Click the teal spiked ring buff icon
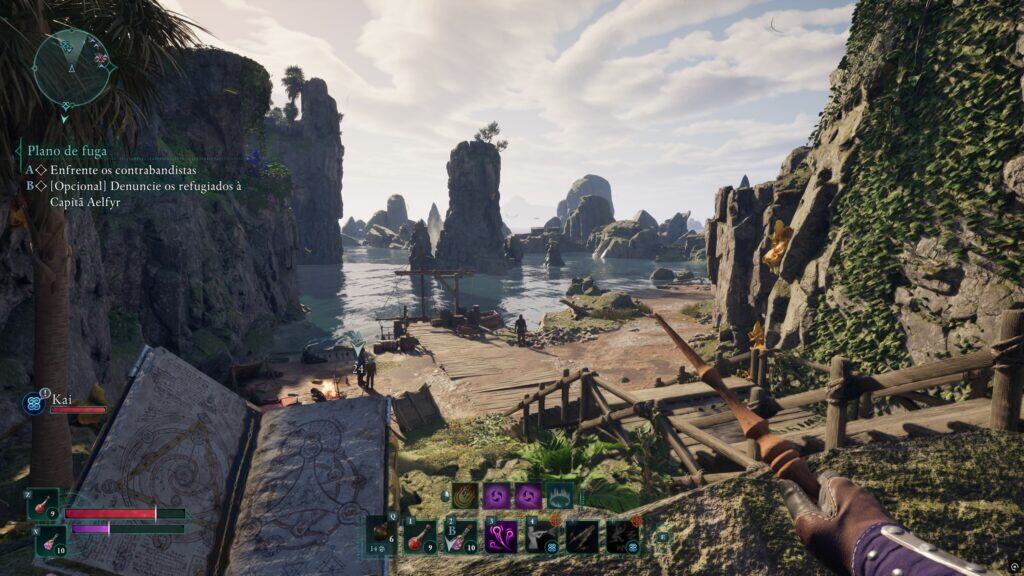 click(x=559, y=495)
